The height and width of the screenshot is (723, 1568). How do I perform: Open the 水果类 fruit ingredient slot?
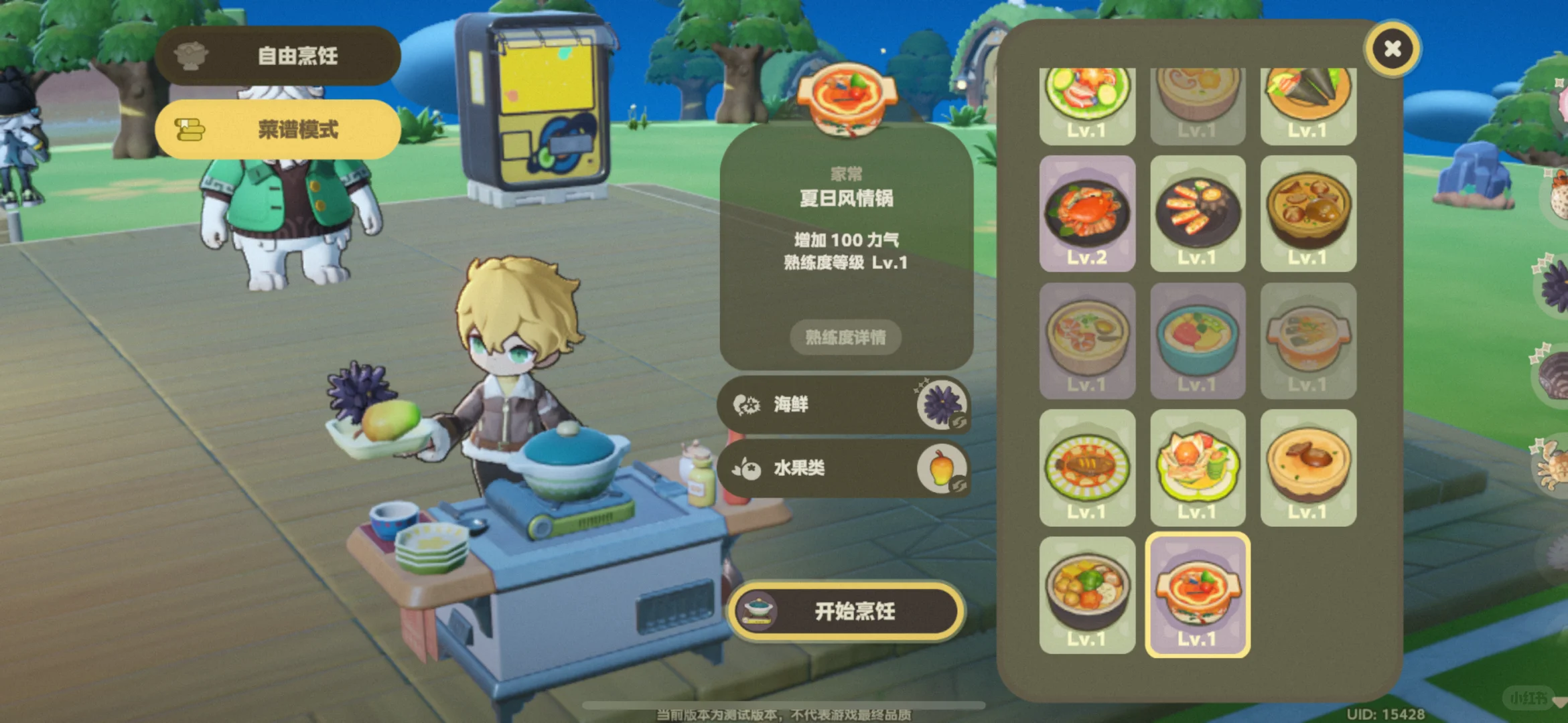pos(843,469)
